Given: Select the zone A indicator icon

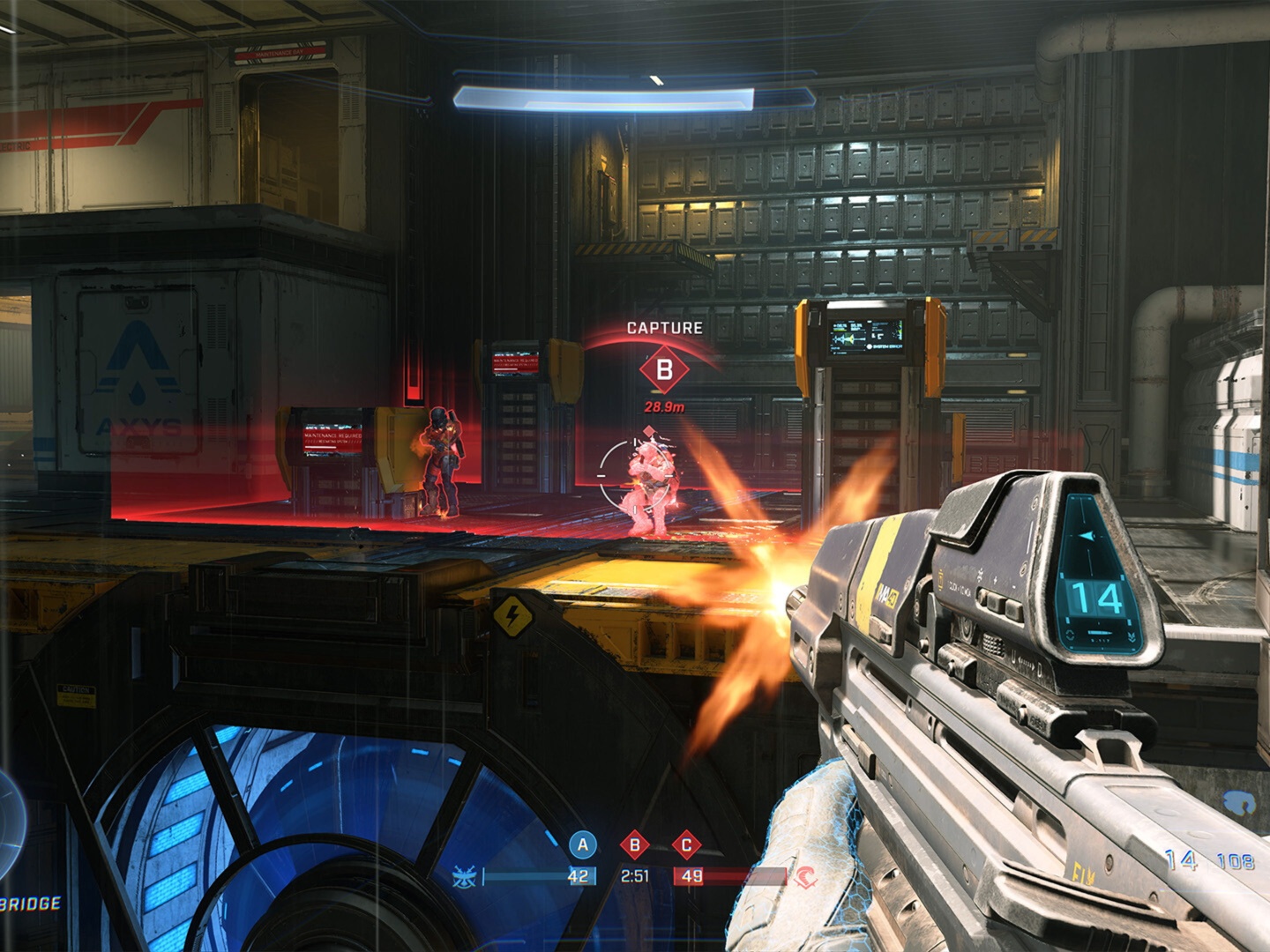Looking at the screenshot, I should click(x=582, y=845).
